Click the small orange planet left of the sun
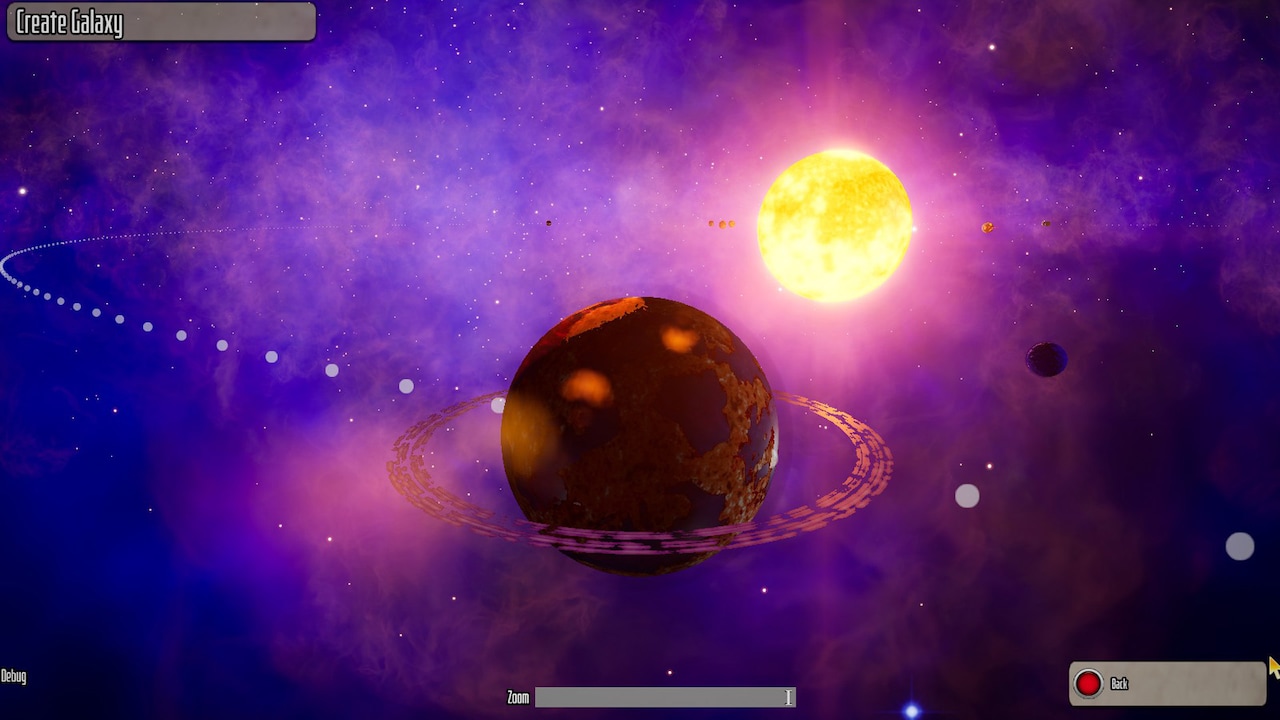This screenshot has width=1280, height=720. (x=722, y=223)
